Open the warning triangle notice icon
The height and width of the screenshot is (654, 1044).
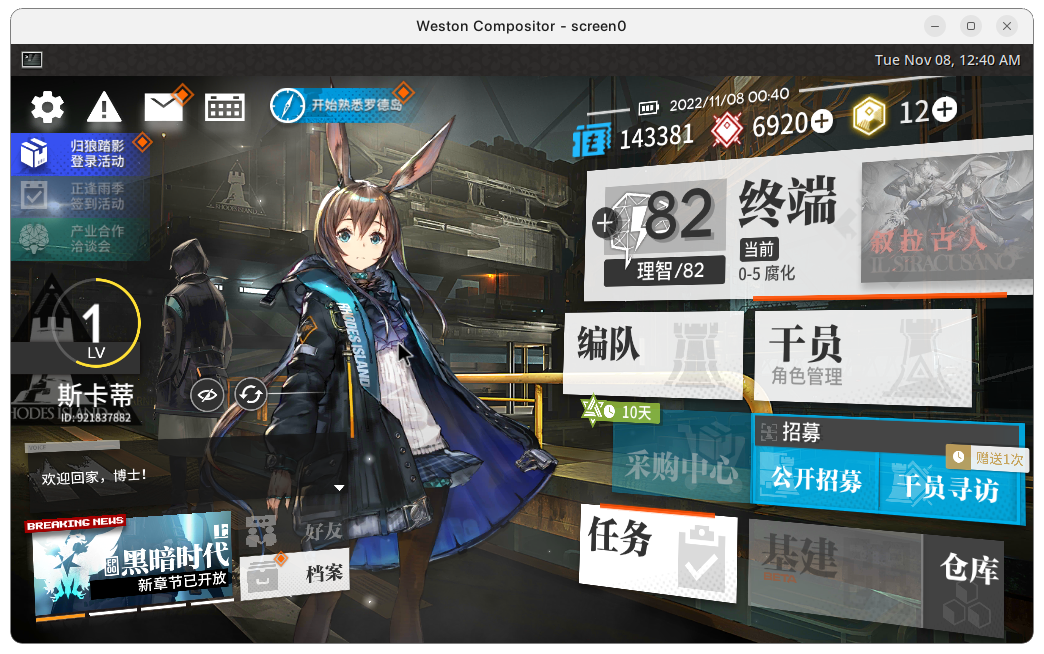coord(104,107)
